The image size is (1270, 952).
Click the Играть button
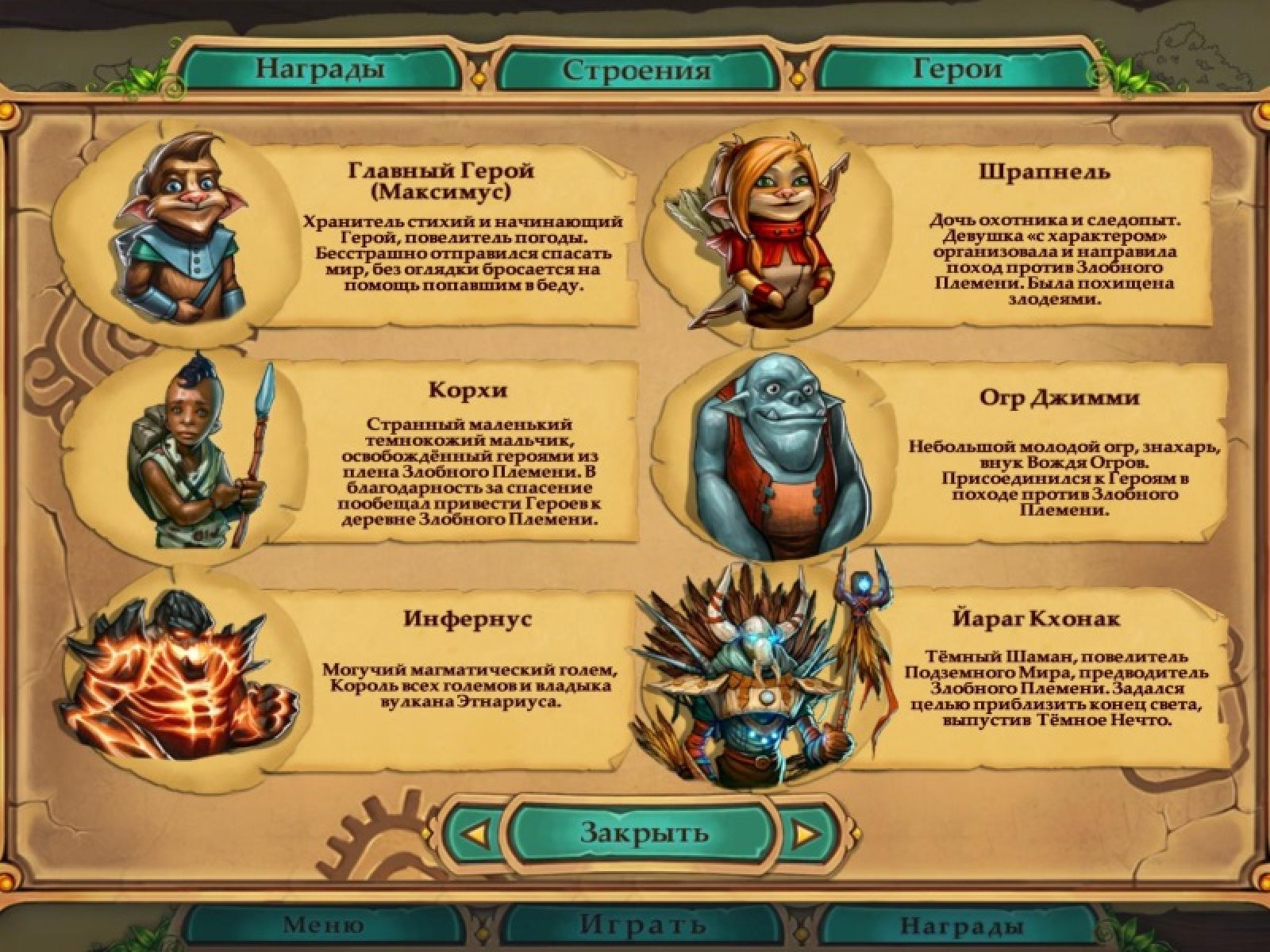(642, 925)
